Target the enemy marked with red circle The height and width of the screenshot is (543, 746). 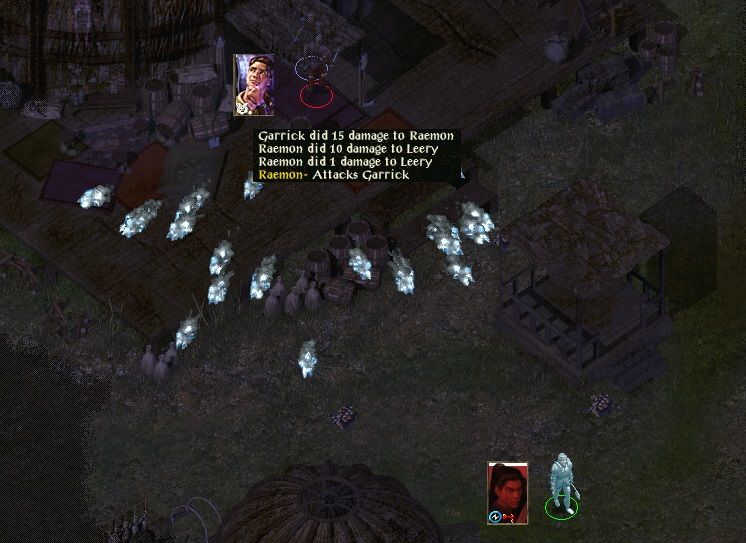[x=316, y=82]
